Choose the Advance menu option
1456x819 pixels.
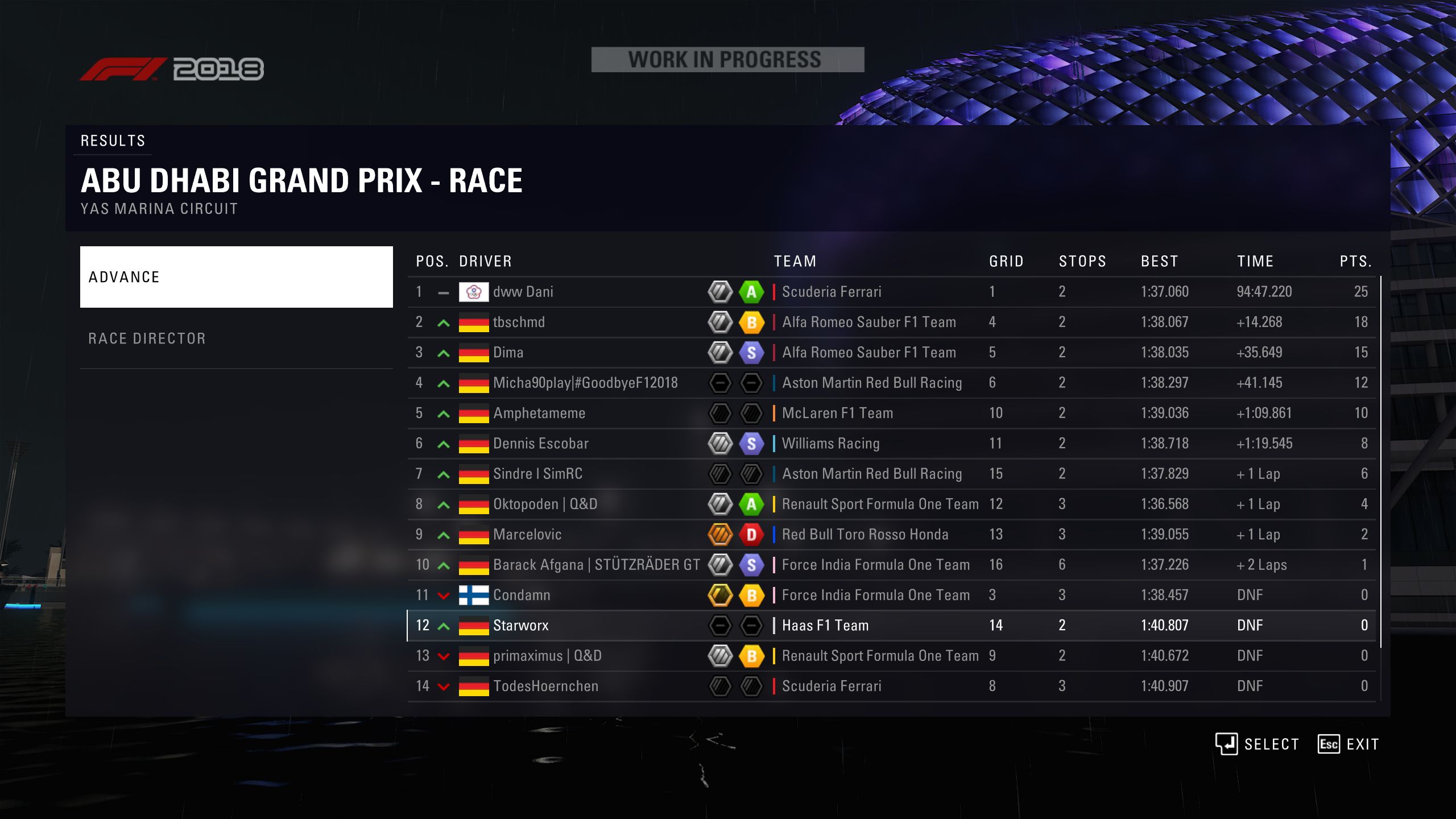[x=236, y=277]
